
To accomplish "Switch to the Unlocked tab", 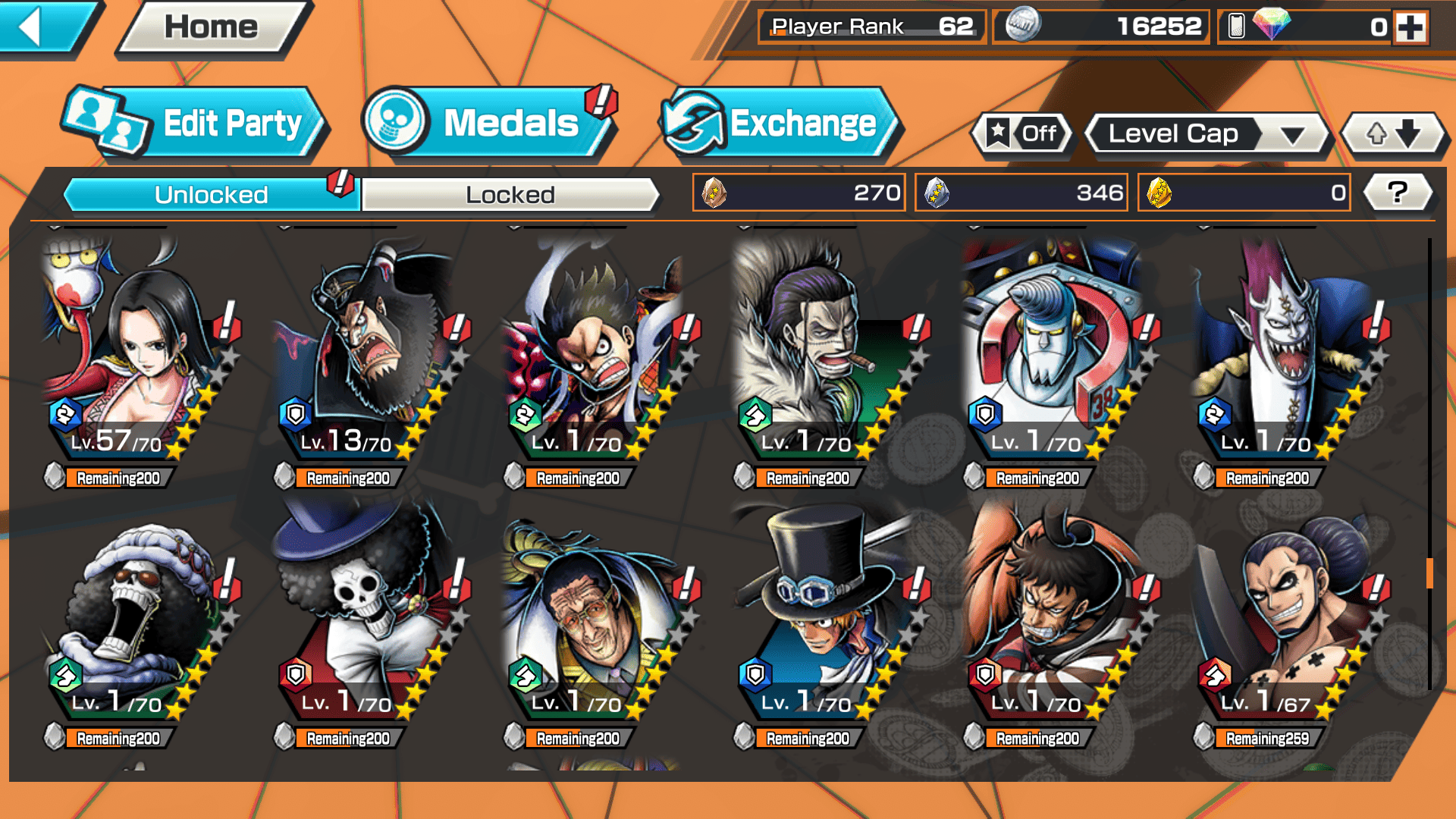I will click(x=210, y=195).
